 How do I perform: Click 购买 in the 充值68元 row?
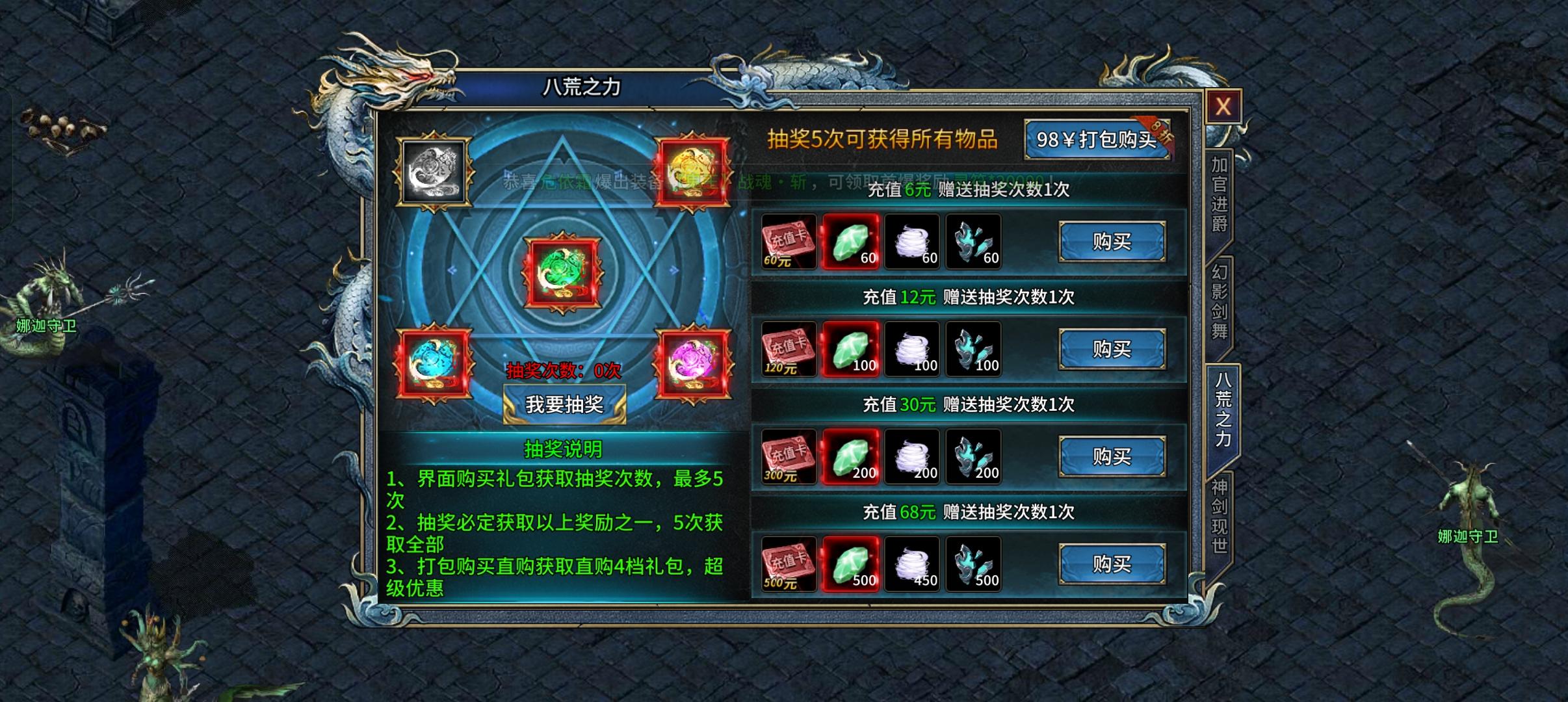[1112, 564]
